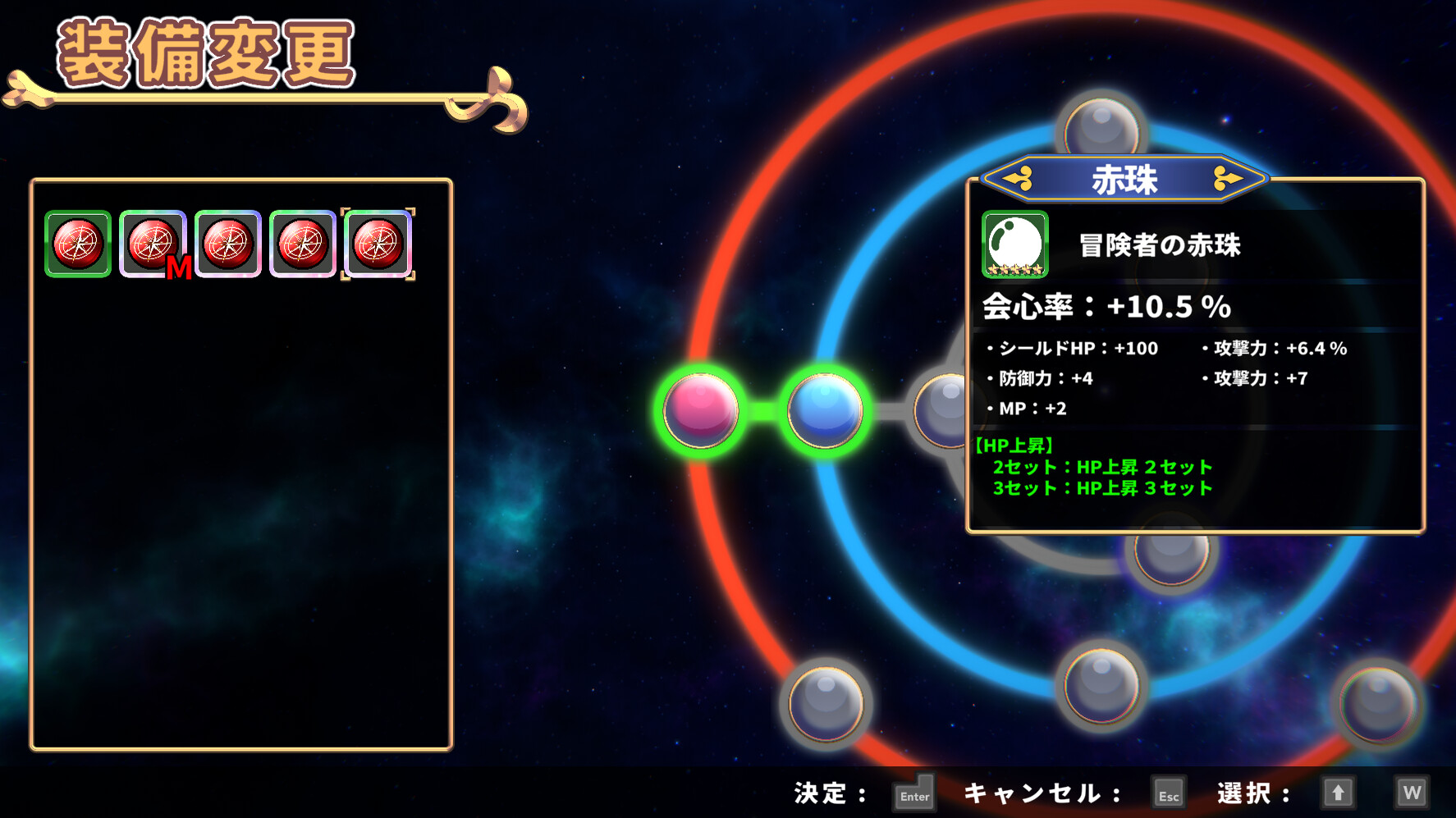
Task: Select the green-highlighted red orb in inventory
Action: (77, 243)
